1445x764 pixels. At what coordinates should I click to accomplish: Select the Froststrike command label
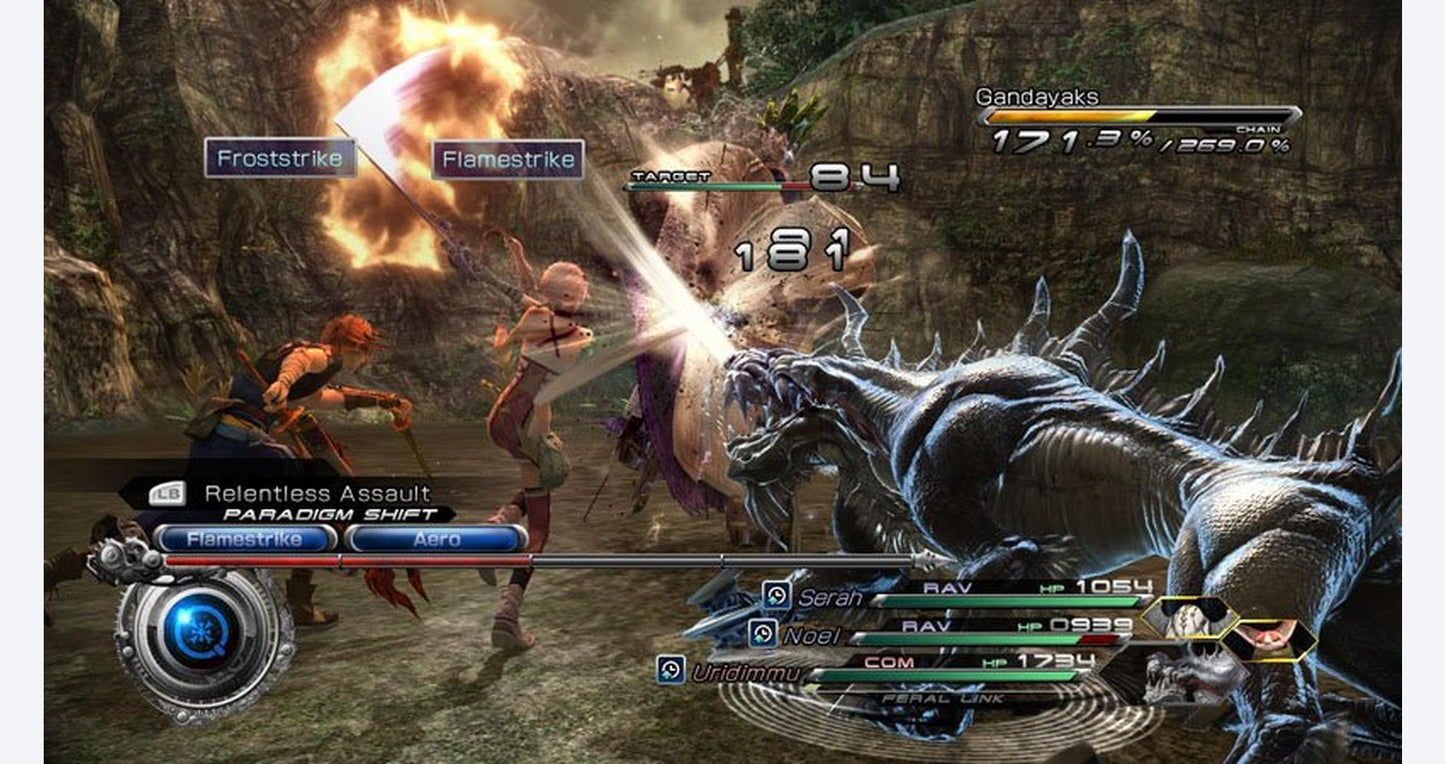click(280, 158)
